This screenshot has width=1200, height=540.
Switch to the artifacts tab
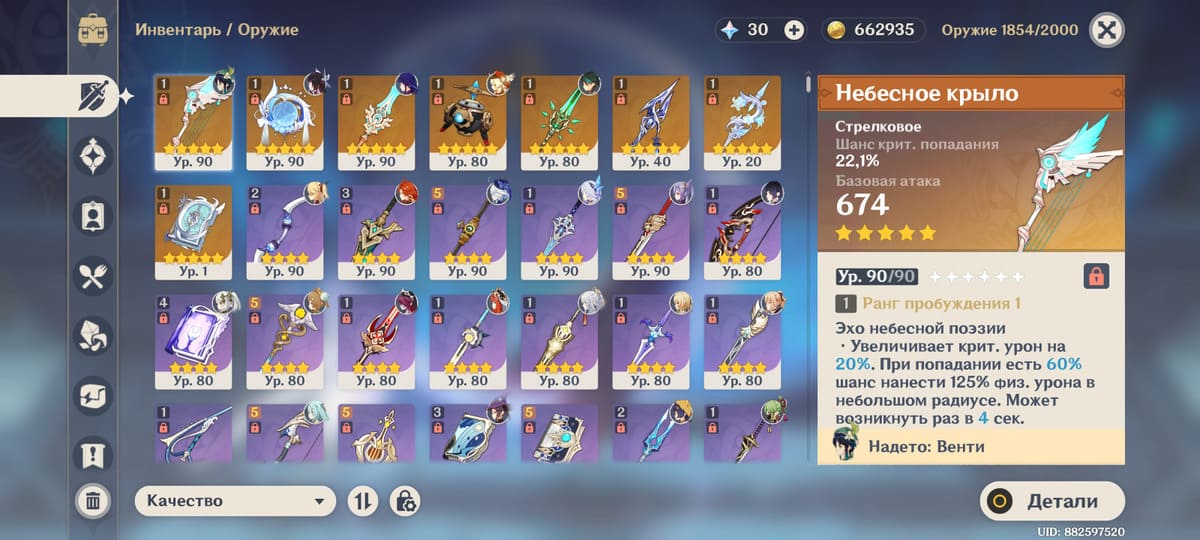[94, 156]
